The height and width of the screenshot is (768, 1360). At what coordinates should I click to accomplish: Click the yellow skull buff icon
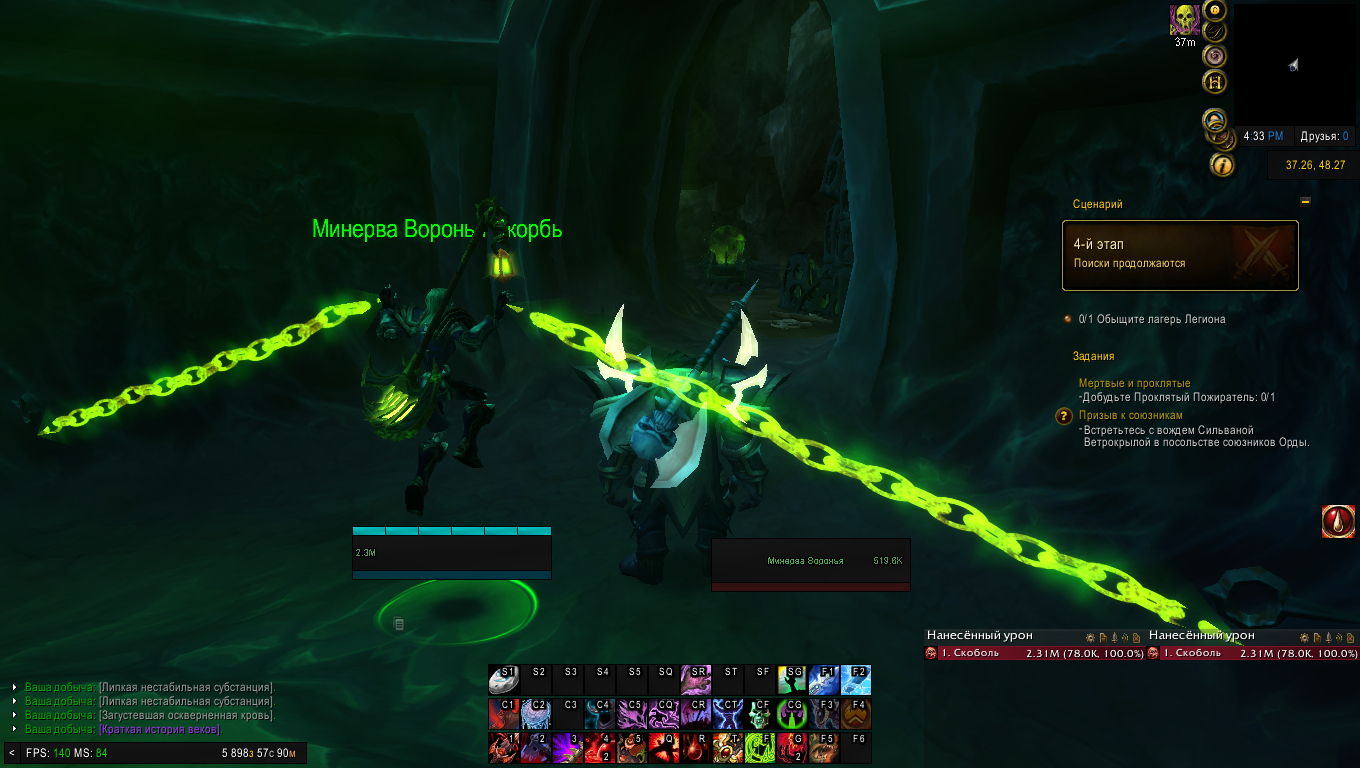pyautogui.click(x=1185, y=20)
